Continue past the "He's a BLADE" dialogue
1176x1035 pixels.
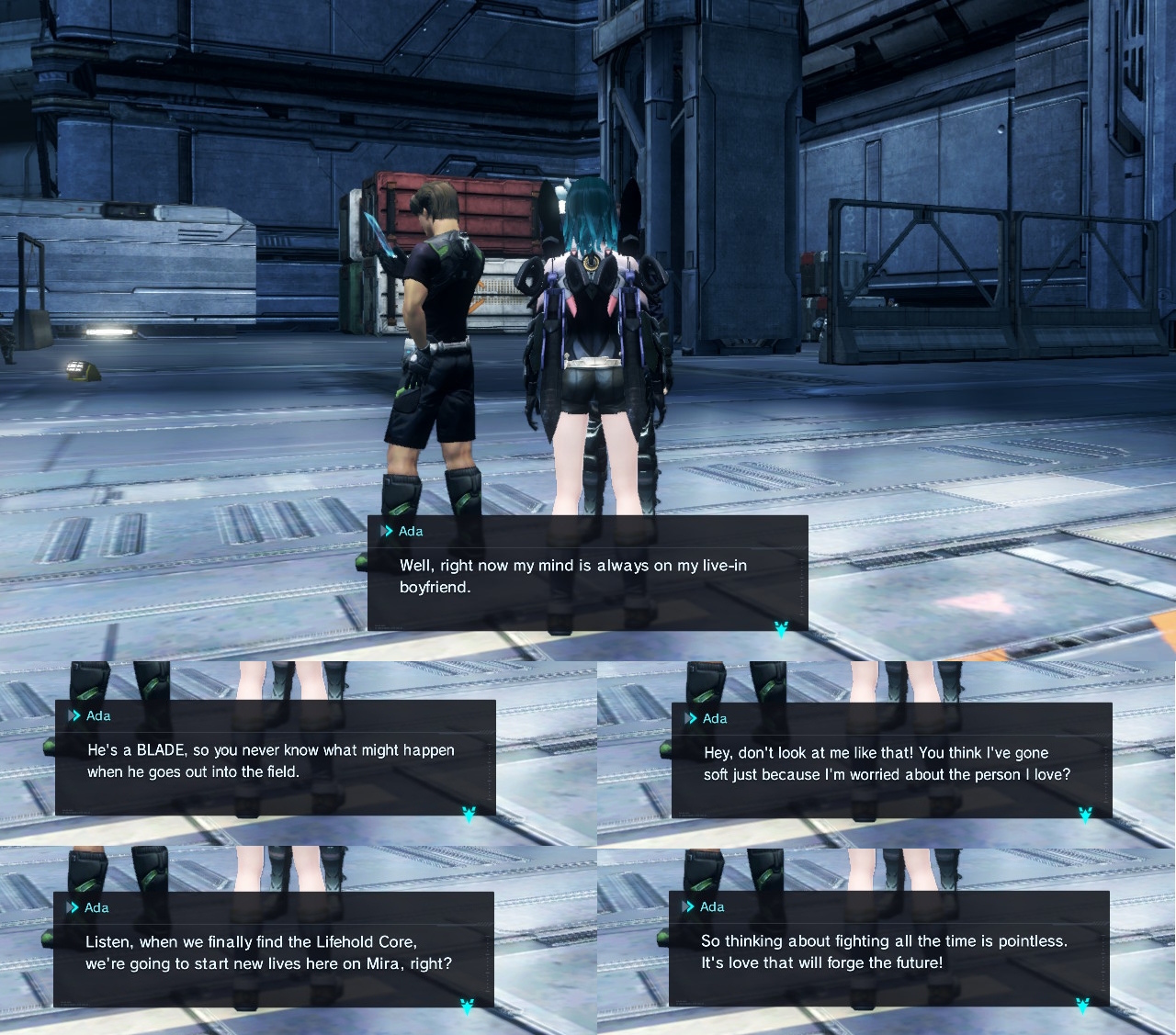click(x=469, y=815)
